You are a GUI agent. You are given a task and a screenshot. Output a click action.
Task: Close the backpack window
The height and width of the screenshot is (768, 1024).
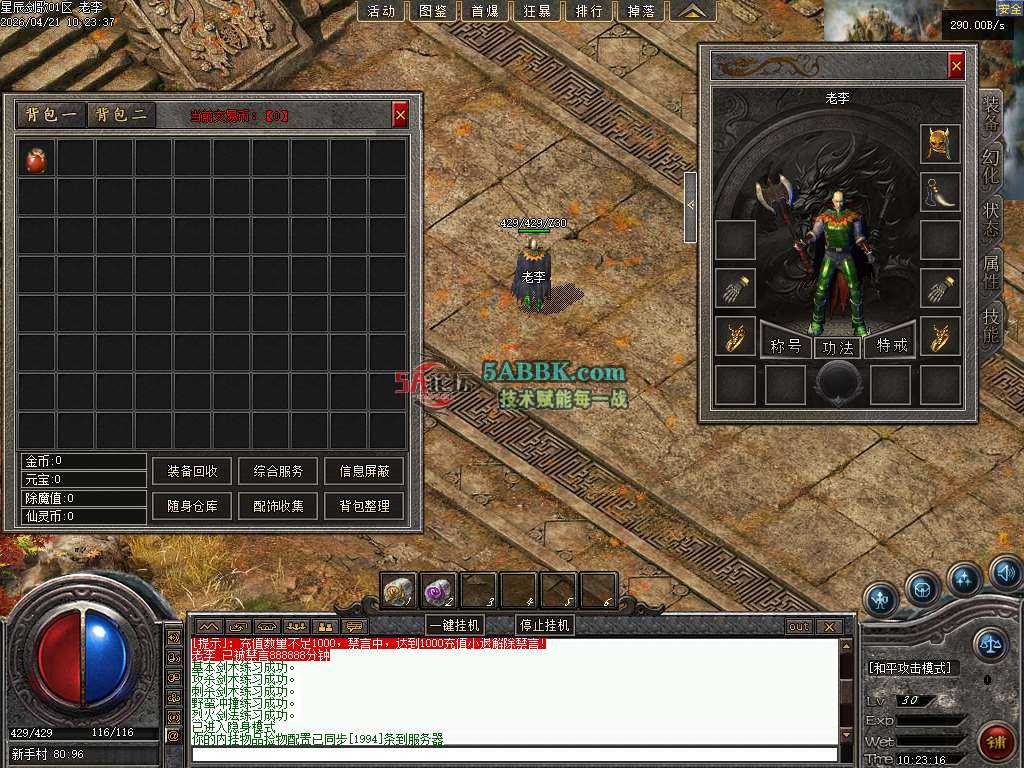pyautogui.click(x=400, y=115)
